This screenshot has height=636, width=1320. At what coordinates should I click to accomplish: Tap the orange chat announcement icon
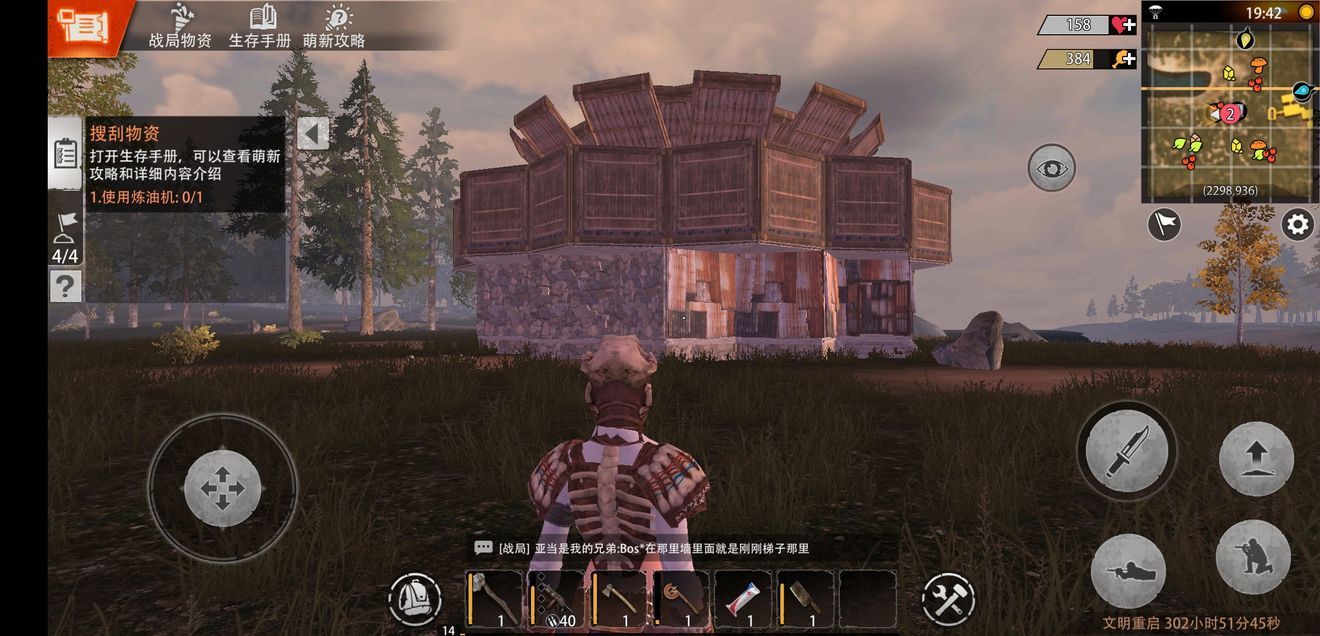82,25
